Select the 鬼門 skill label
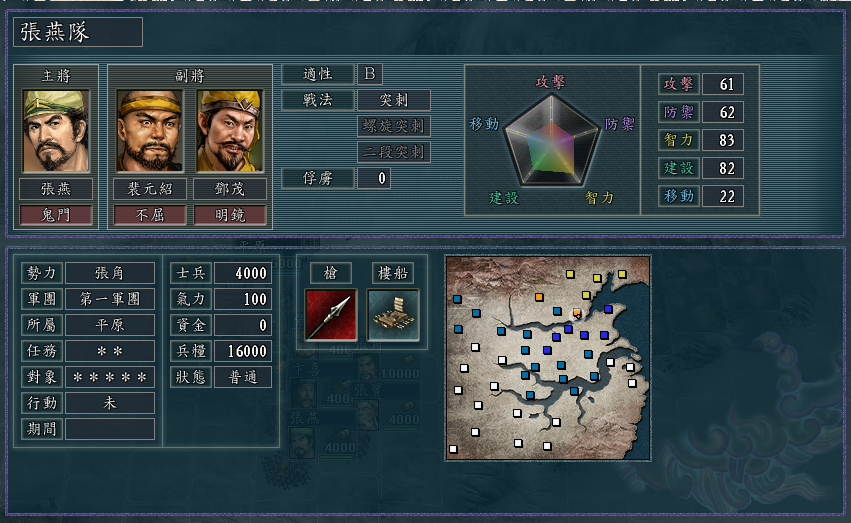 coord(56,214)
